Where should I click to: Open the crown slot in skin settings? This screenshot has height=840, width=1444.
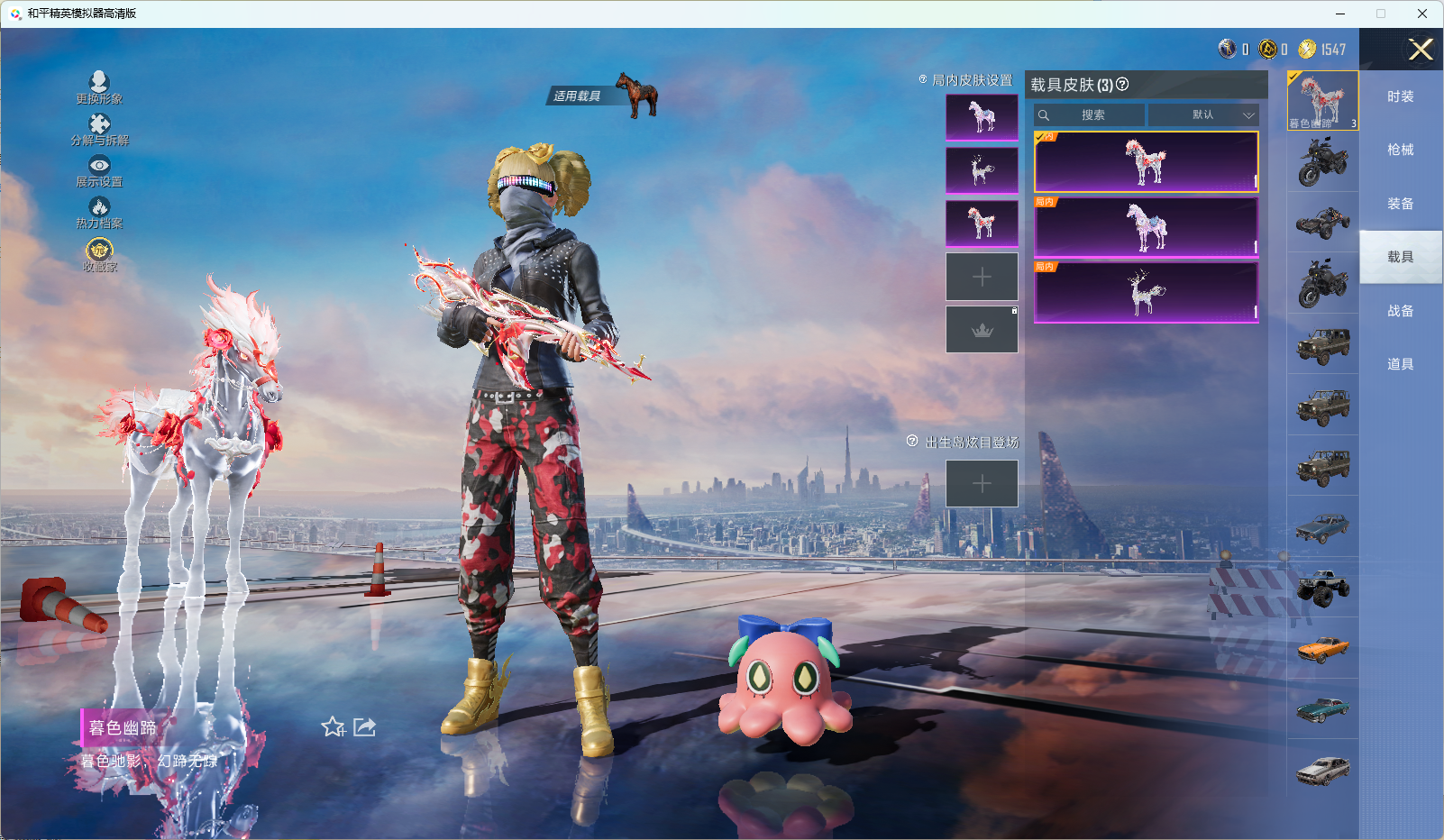point(982,330)
